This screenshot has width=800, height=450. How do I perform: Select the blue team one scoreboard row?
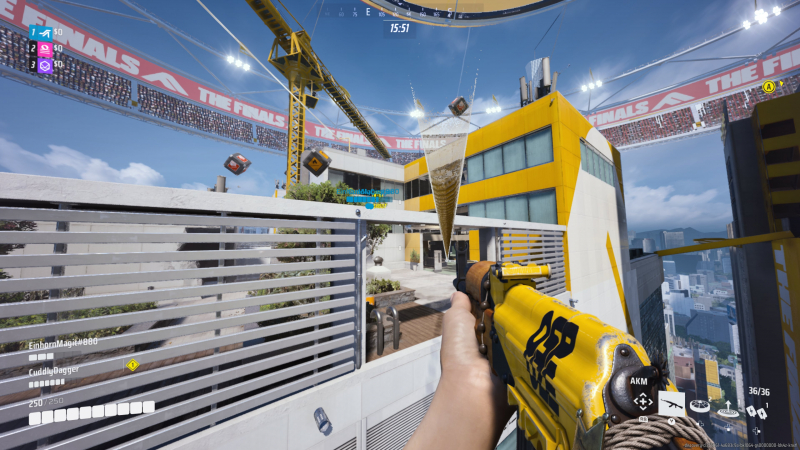click(44, 32)
